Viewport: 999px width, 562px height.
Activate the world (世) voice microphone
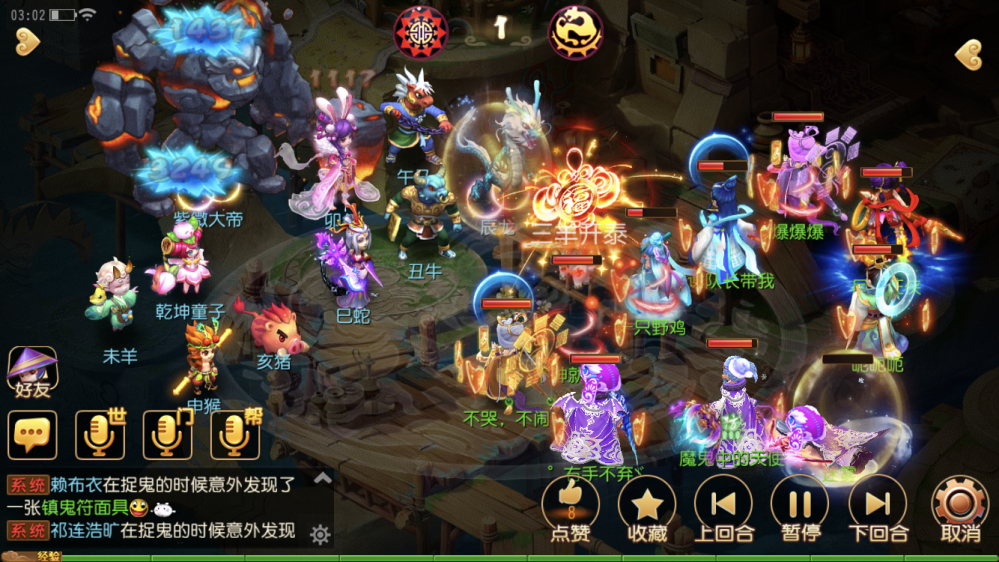[x=99, y=435]
